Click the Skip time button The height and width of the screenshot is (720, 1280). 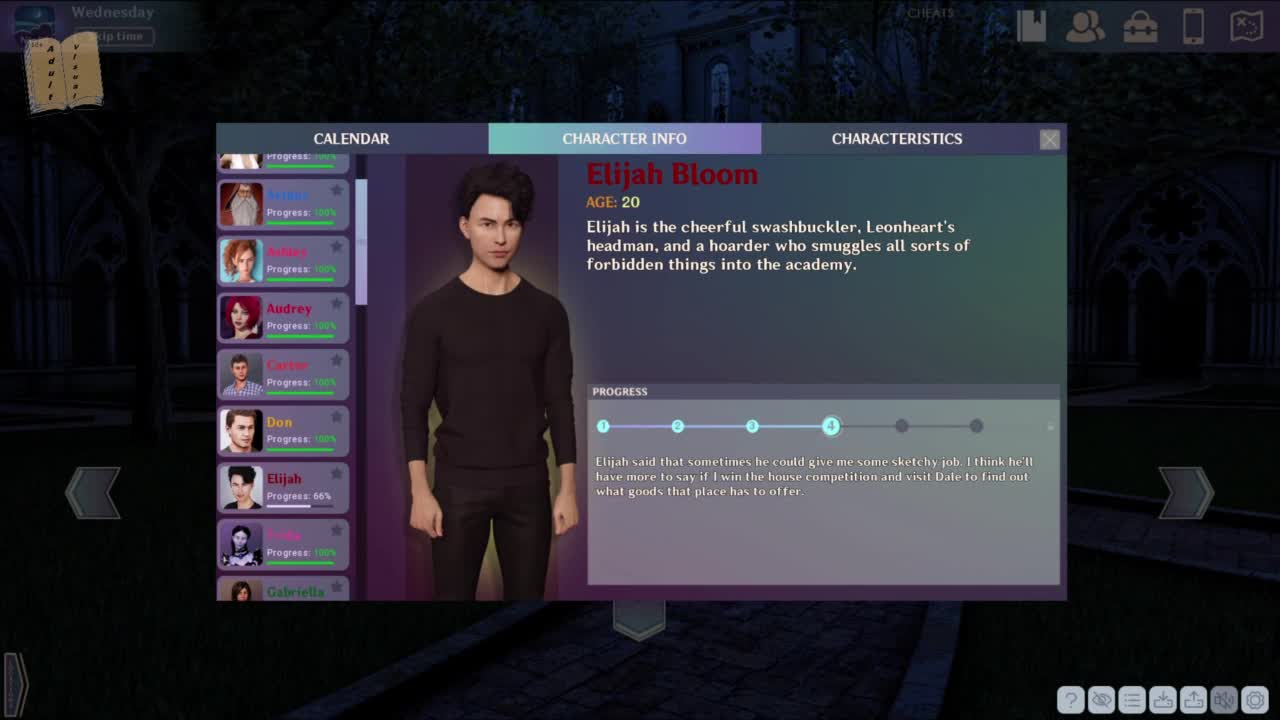click(x=120, y=36)
